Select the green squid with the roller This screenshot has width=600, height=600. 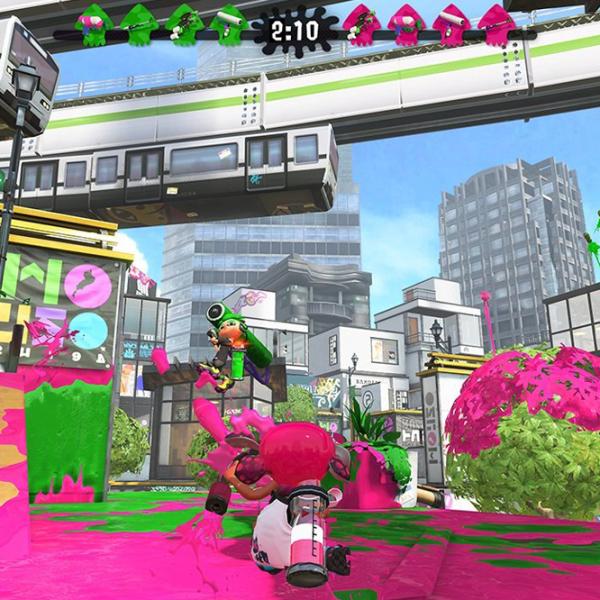229,23
